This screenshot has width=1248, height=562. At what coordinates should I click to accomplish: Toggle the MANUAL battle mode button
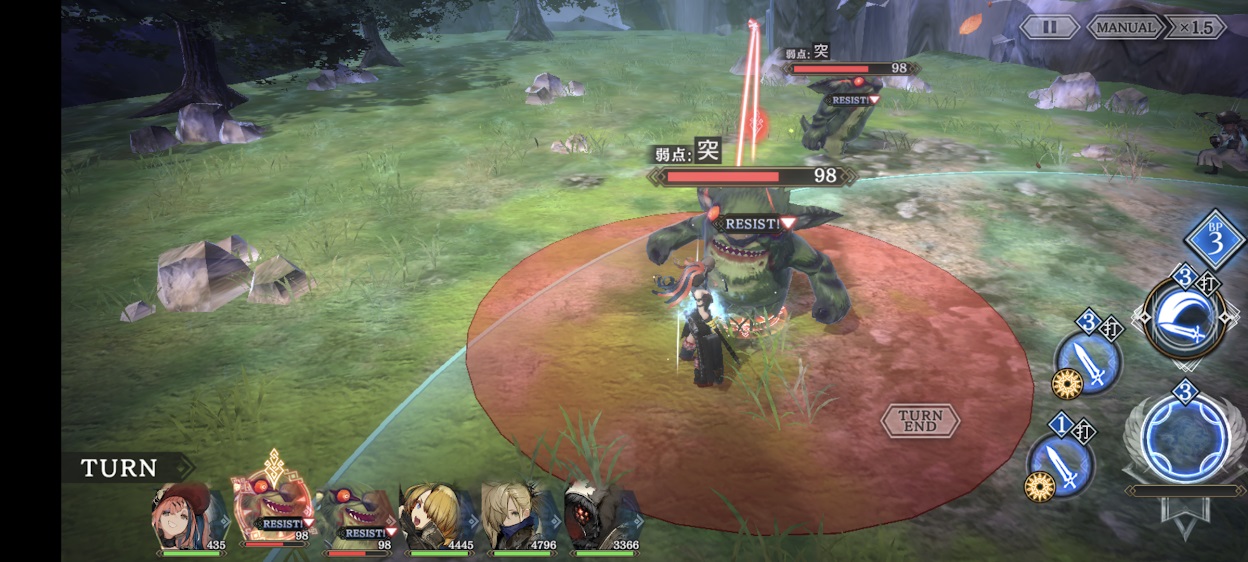pyautogui.click(x=1126, y=27)
